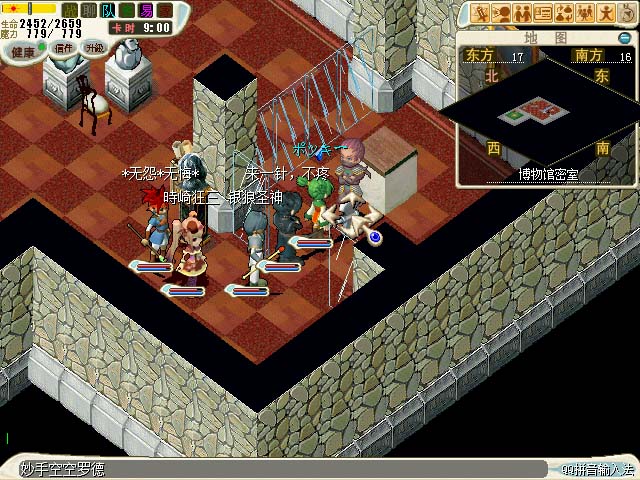The height and width of the screenshot is (480, 640).
Task: Open the two-people trade icon
Action: click(x=522, y=13)
